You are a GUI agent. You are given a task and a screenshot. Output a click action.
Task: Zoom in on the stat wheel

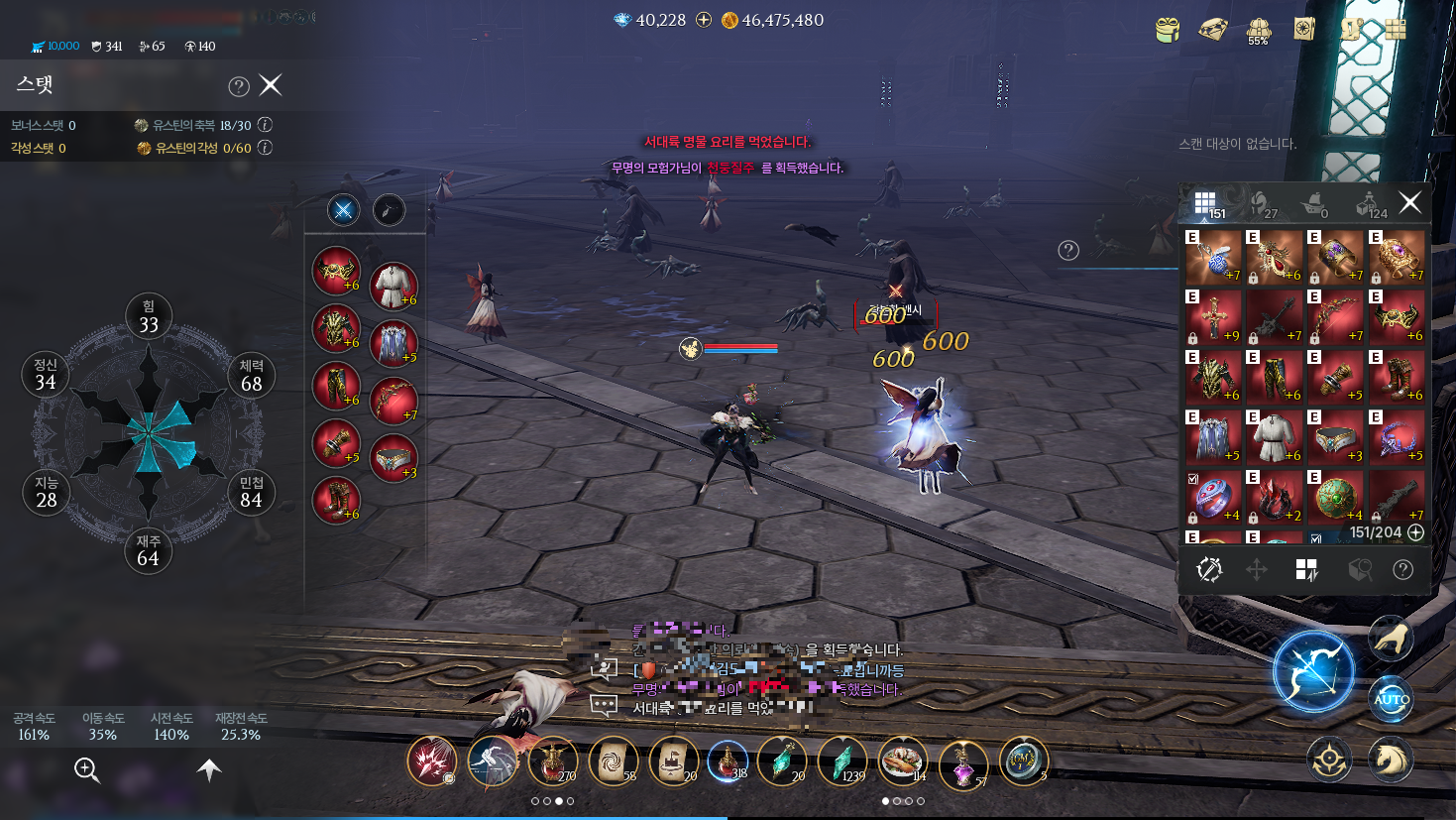(87, 769)
